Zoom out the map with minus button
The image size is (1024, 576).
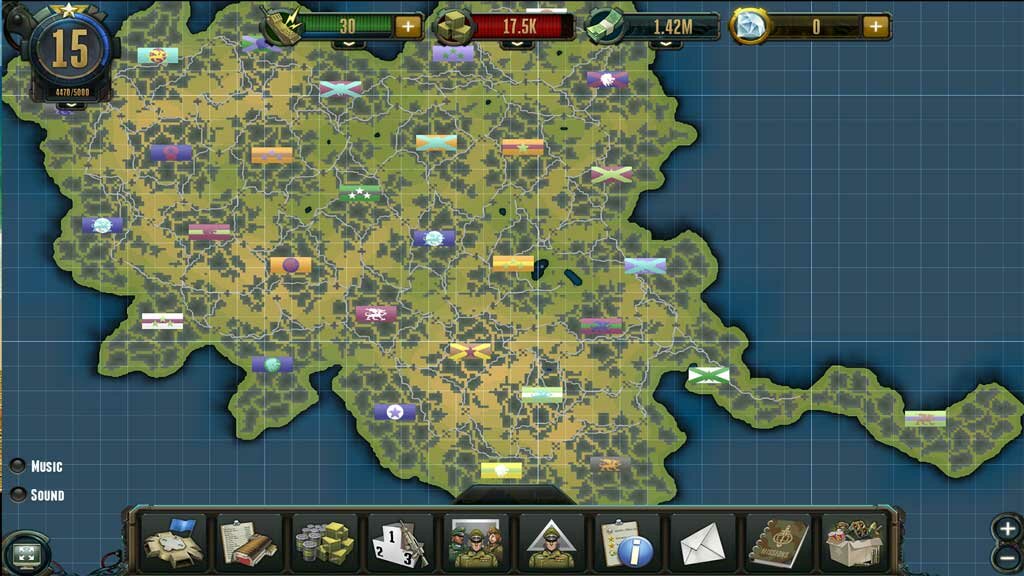click(1007, 557)
